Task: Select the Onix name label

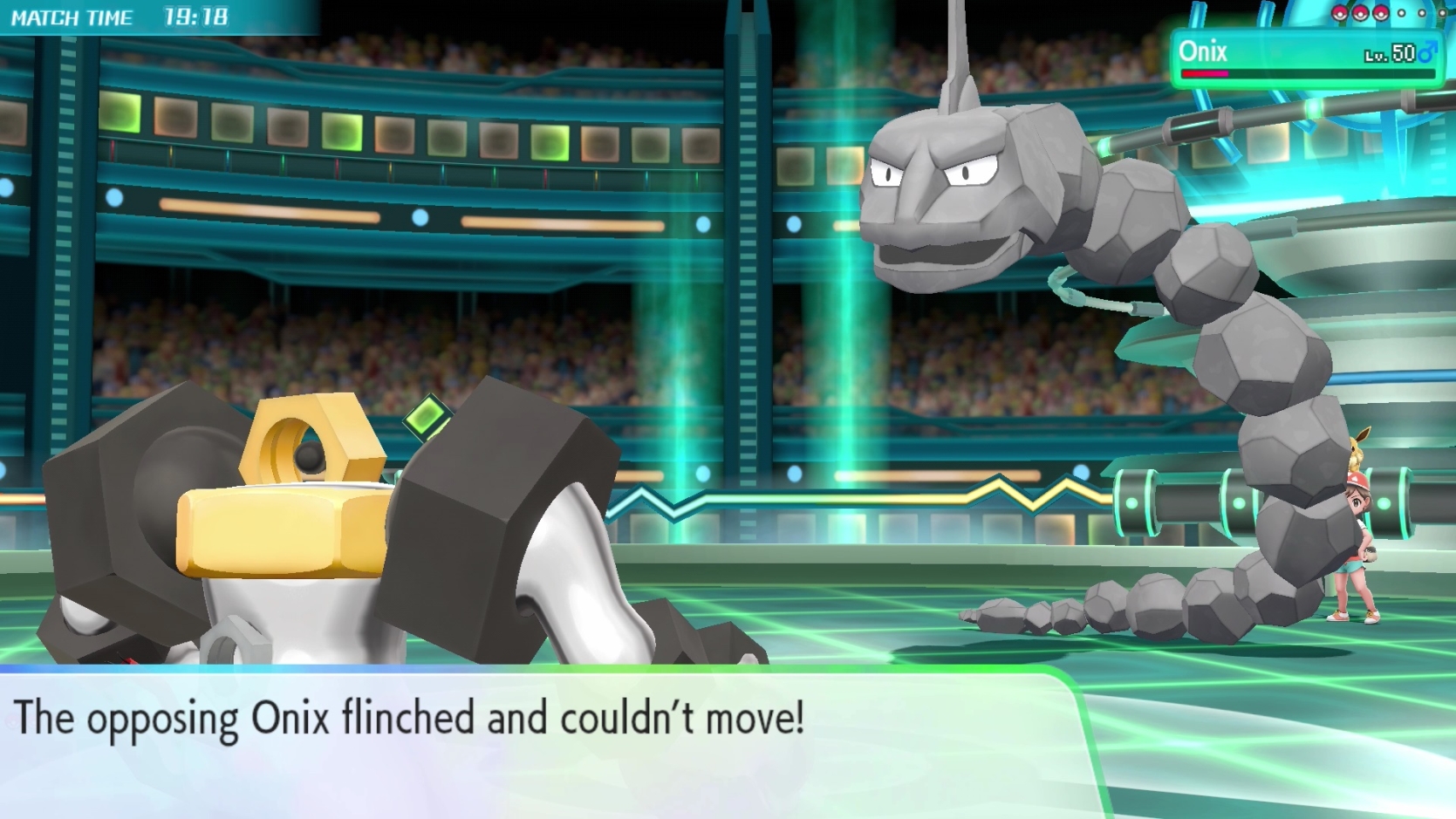Action: pyautogui.click(x=1202, y=52)
